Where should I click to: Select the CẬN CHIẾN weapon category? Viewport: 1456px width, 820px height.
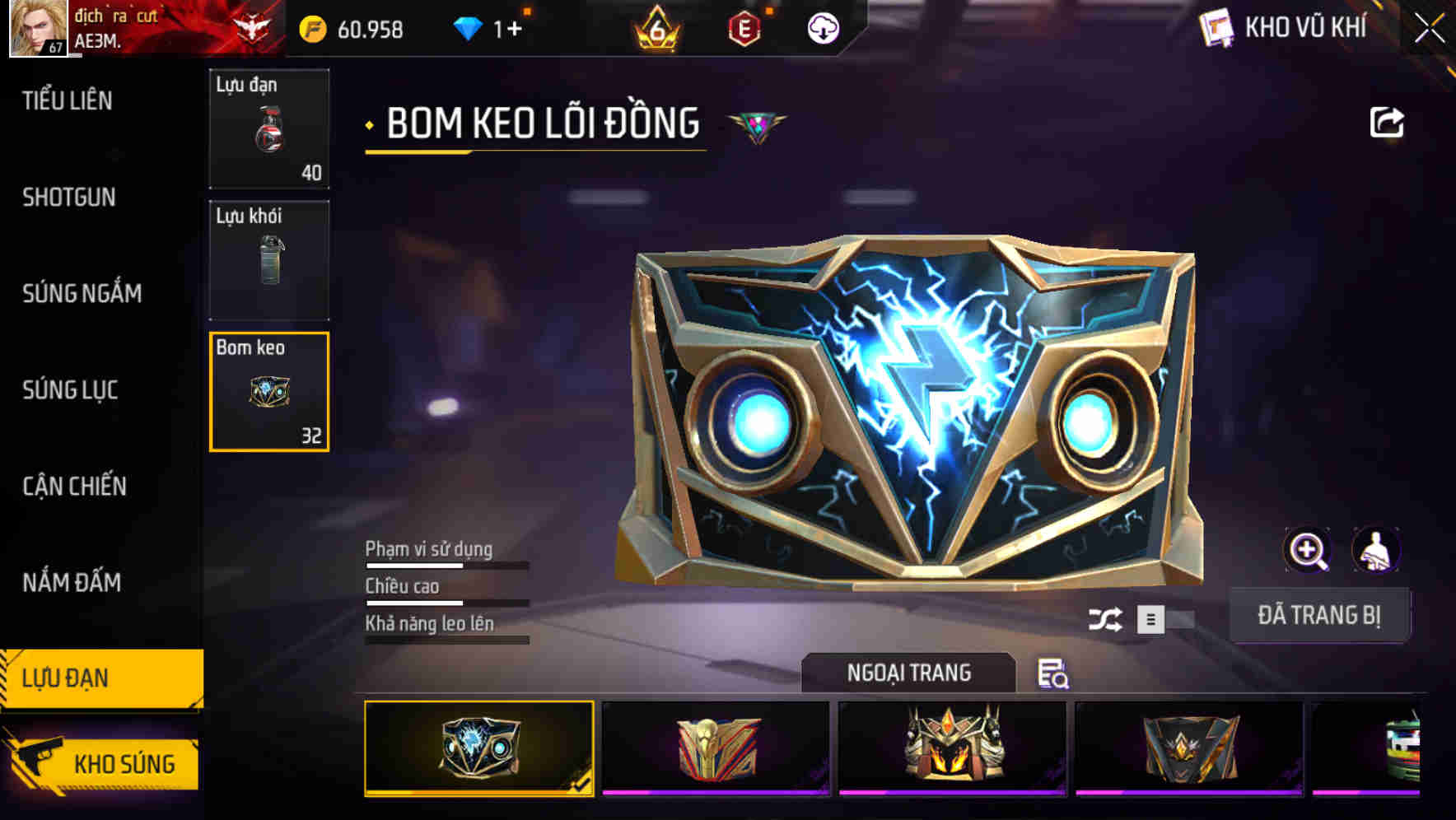[75, 487]
